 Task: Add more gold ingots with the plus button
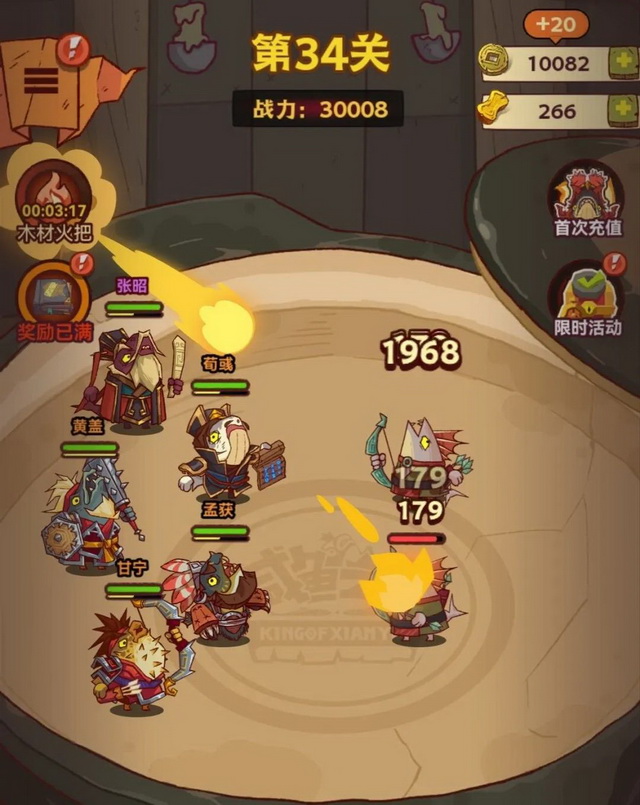point(622,110)
